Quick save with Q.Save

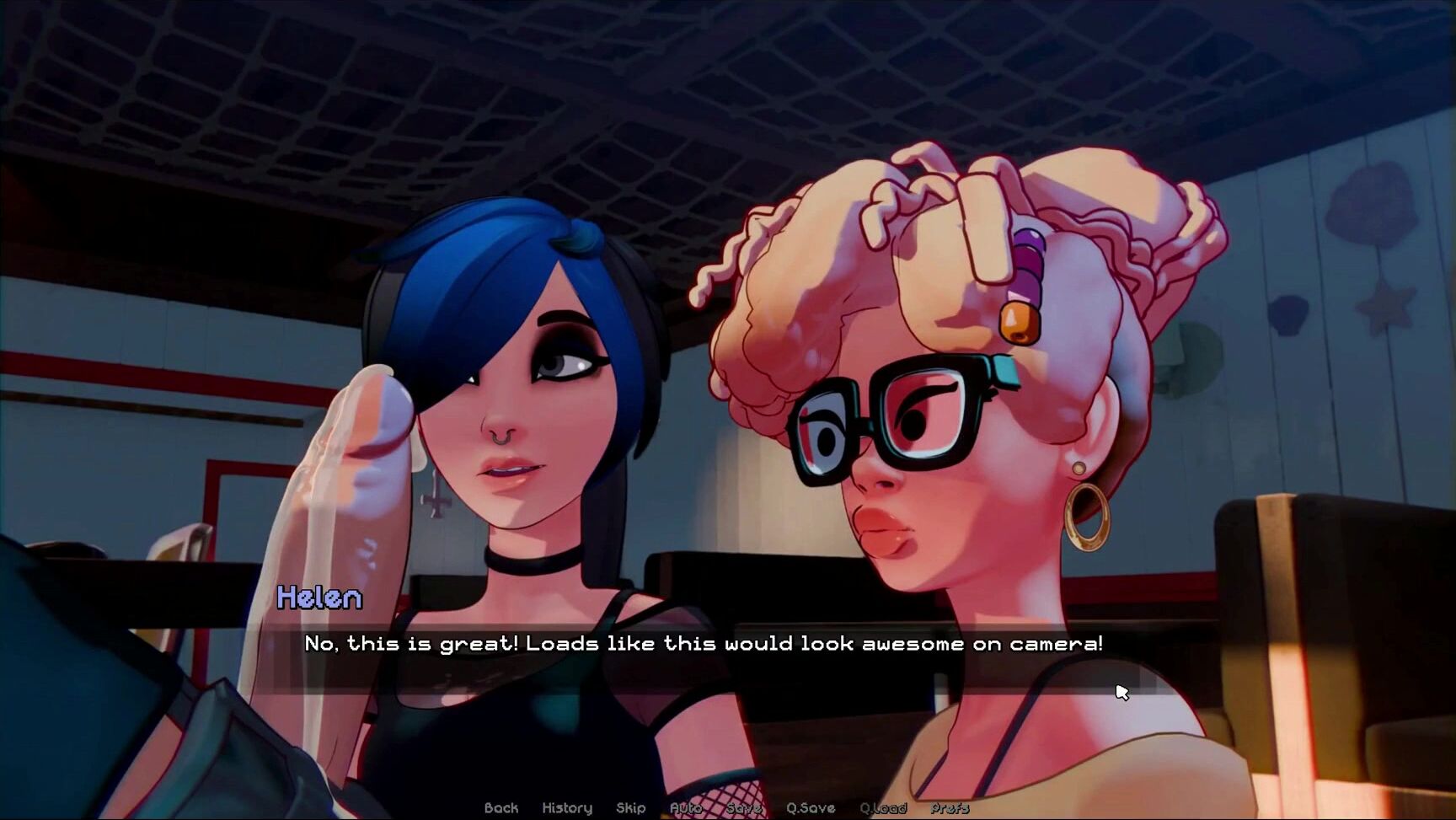click(x=811, y=808)
